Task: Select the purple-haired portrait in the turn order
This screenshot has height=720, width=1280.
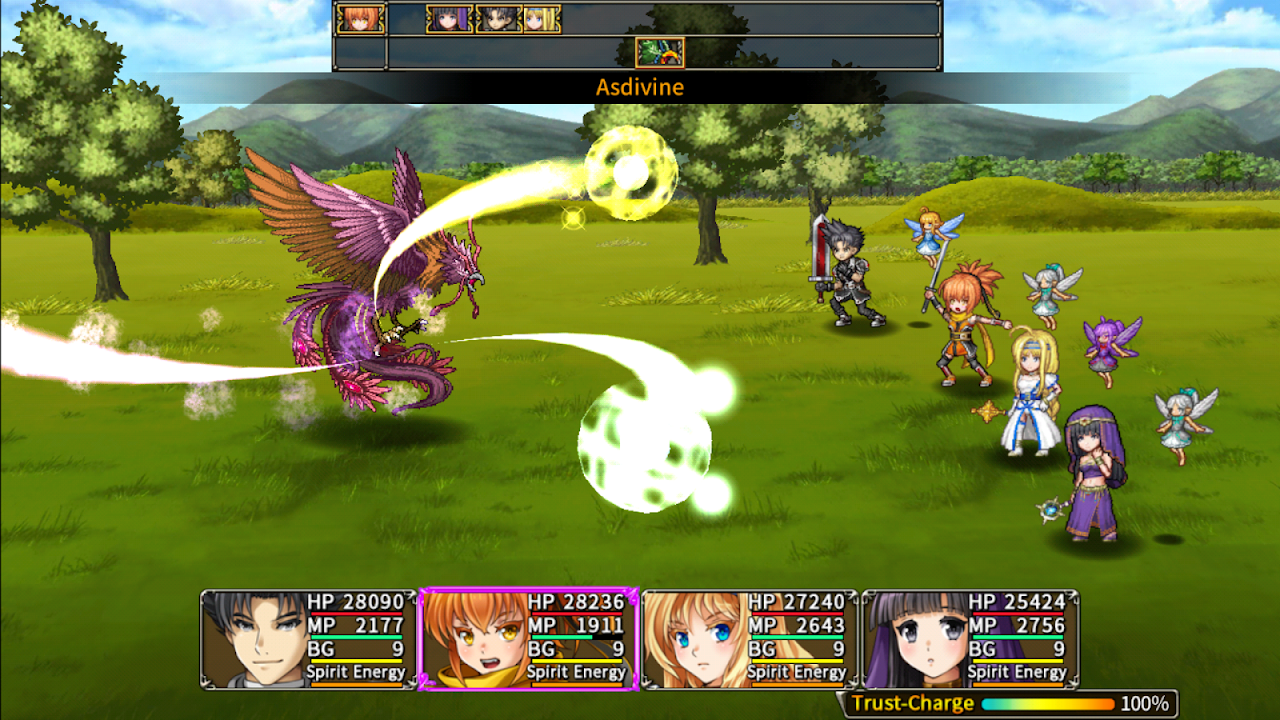Action: [x=449, y=19]
